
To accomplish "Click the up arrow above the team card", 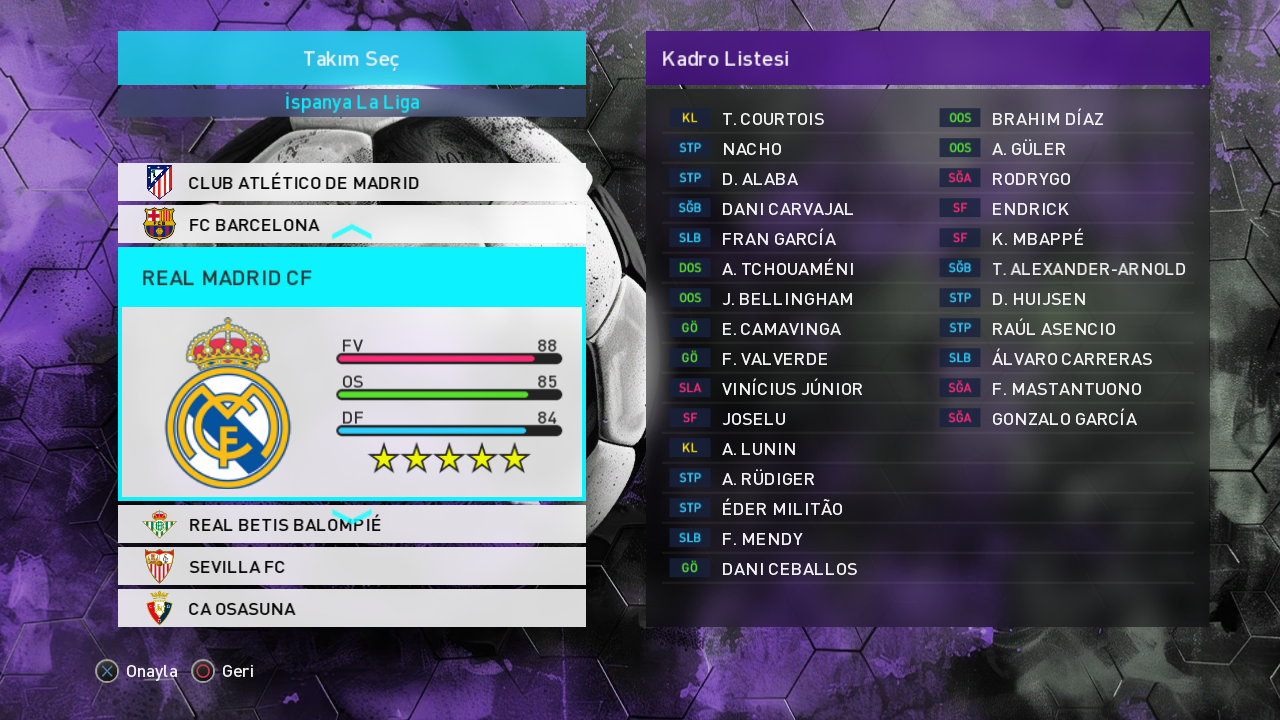I will (x=352, y=232).
